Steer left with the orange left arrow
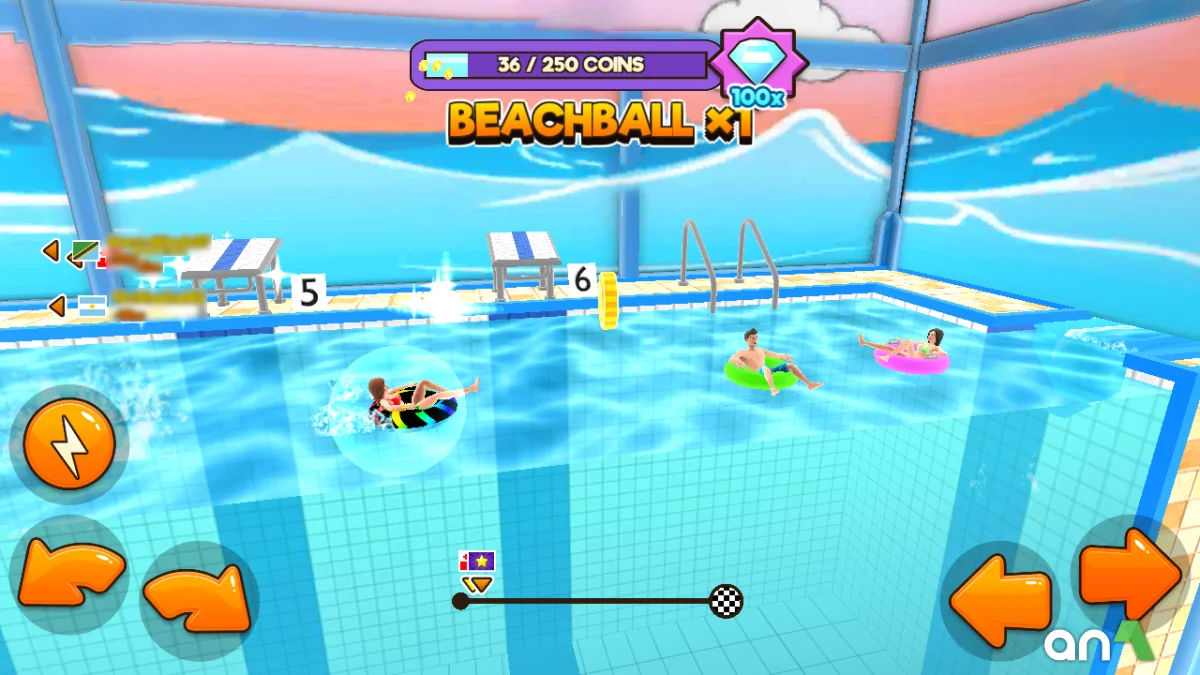The height and width of the screenshot is (675, 1200). point(1000,602)
